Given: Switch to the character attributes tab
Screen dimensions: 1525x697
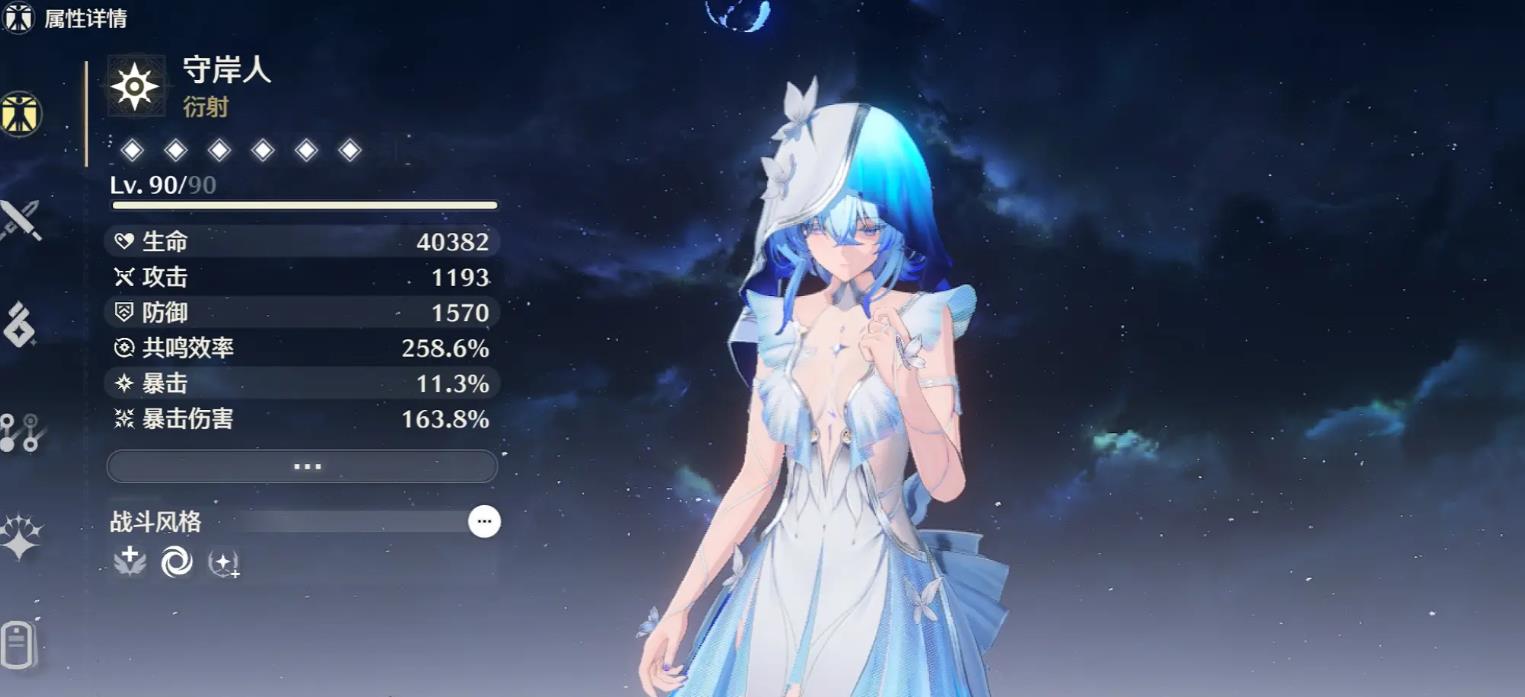Looking at the screenshot, I should tap(20, 114).
